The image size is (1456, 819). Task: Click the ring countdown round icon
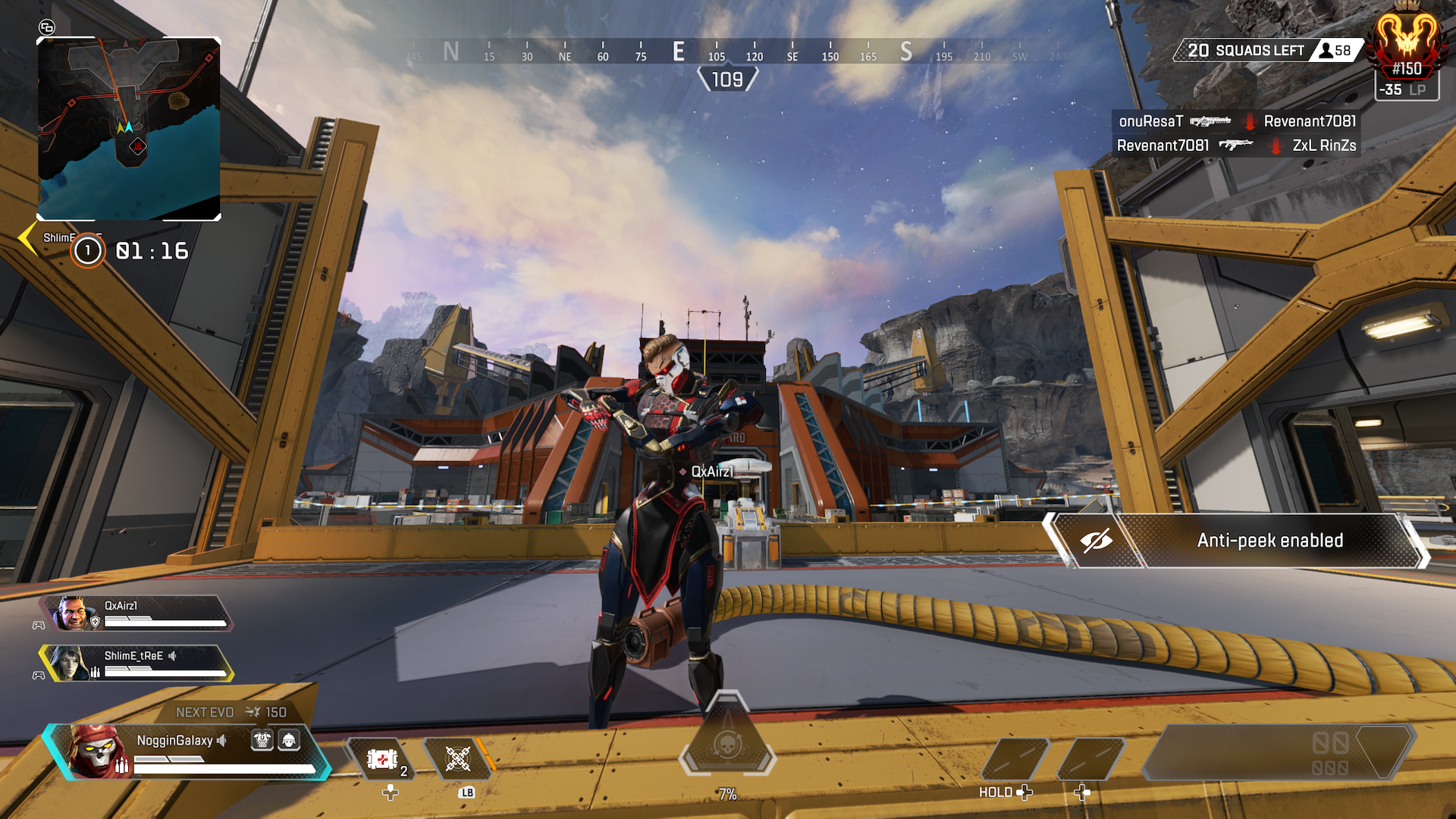pyautogui.click(x=88, y=250)
